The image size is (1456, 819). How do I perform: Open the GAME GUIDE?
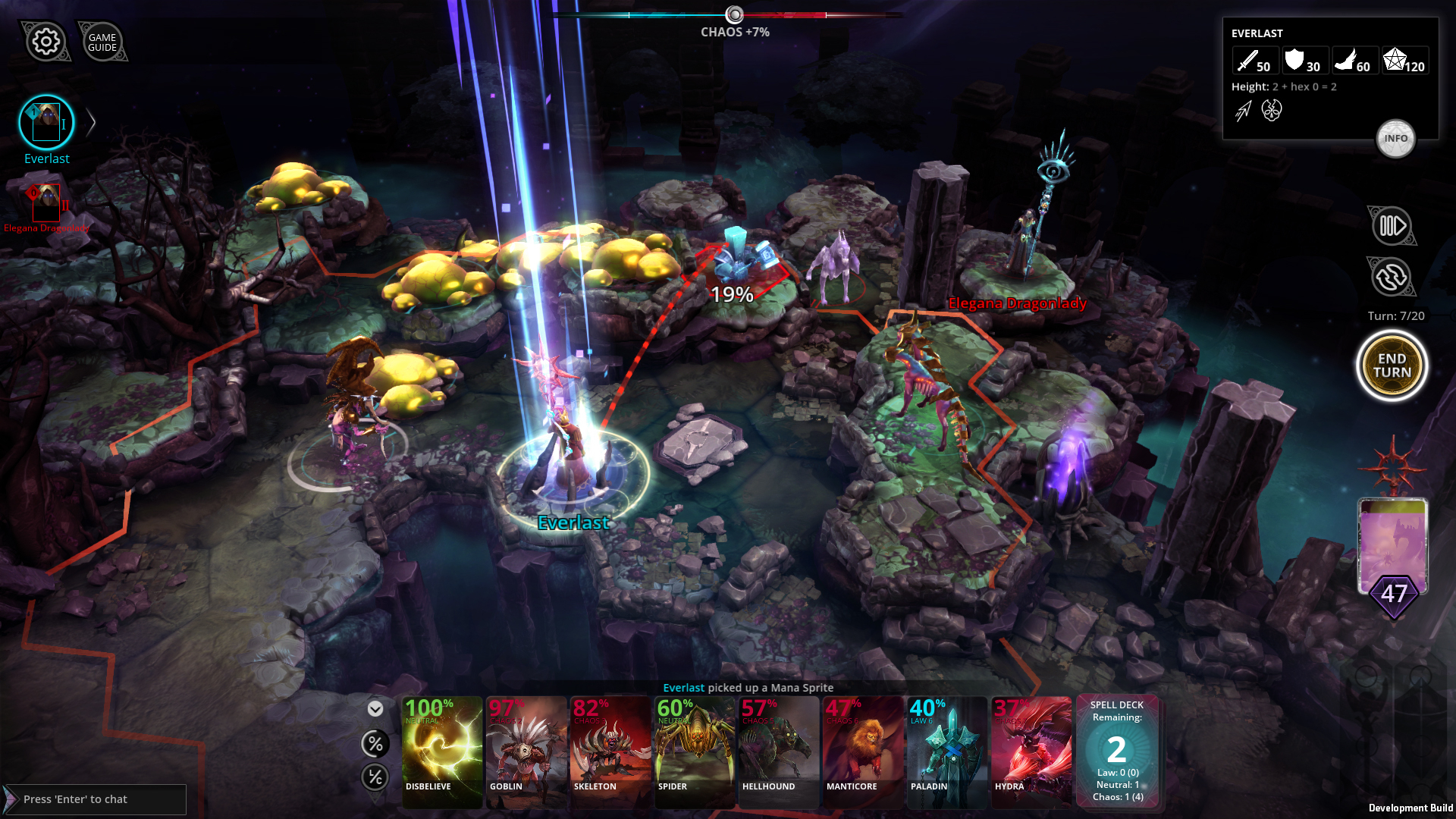click(x=104, y=41)
